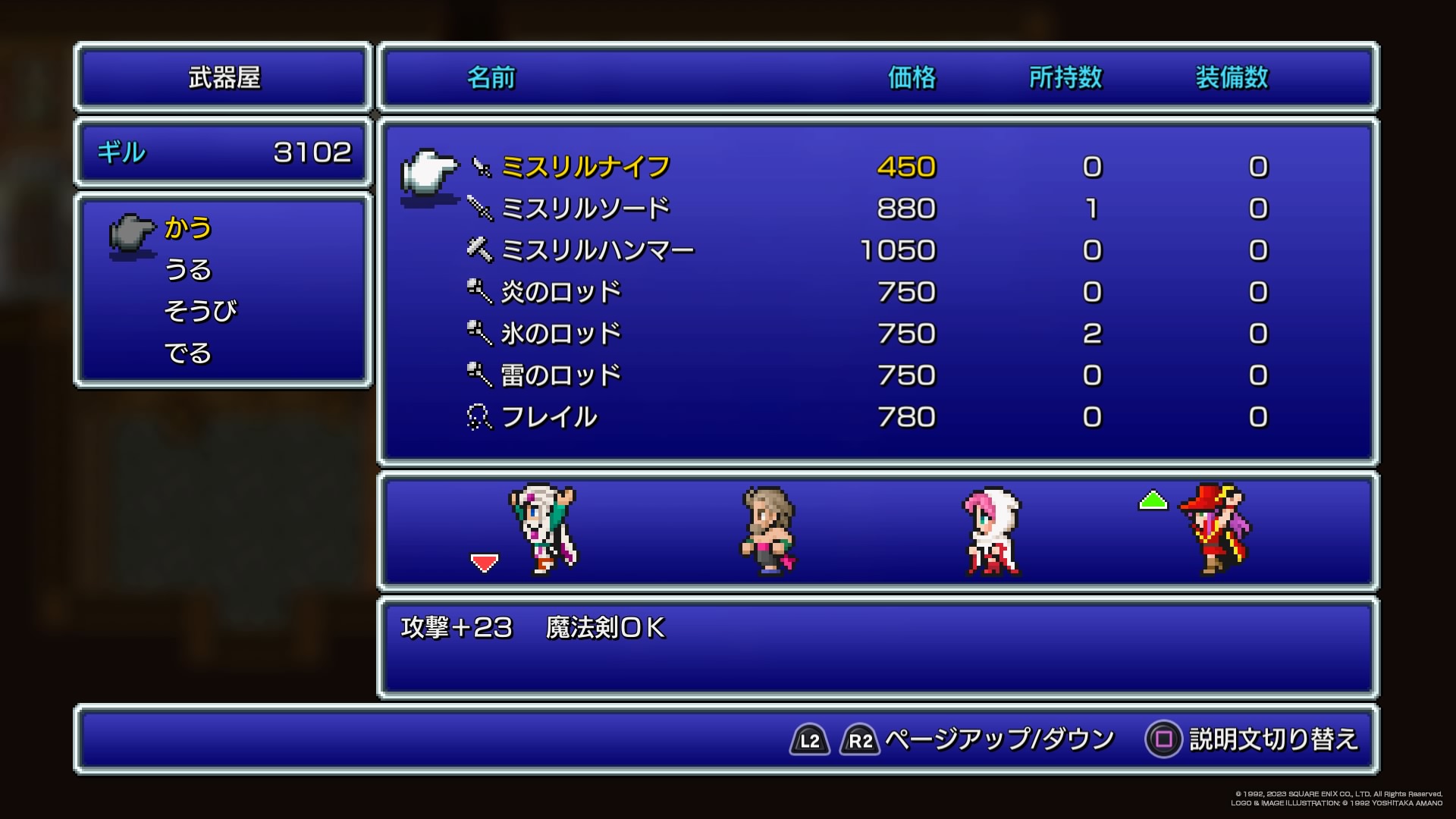Exit shop with でる command
This screenshot has width=1456, height=819.
click(188, 353)
